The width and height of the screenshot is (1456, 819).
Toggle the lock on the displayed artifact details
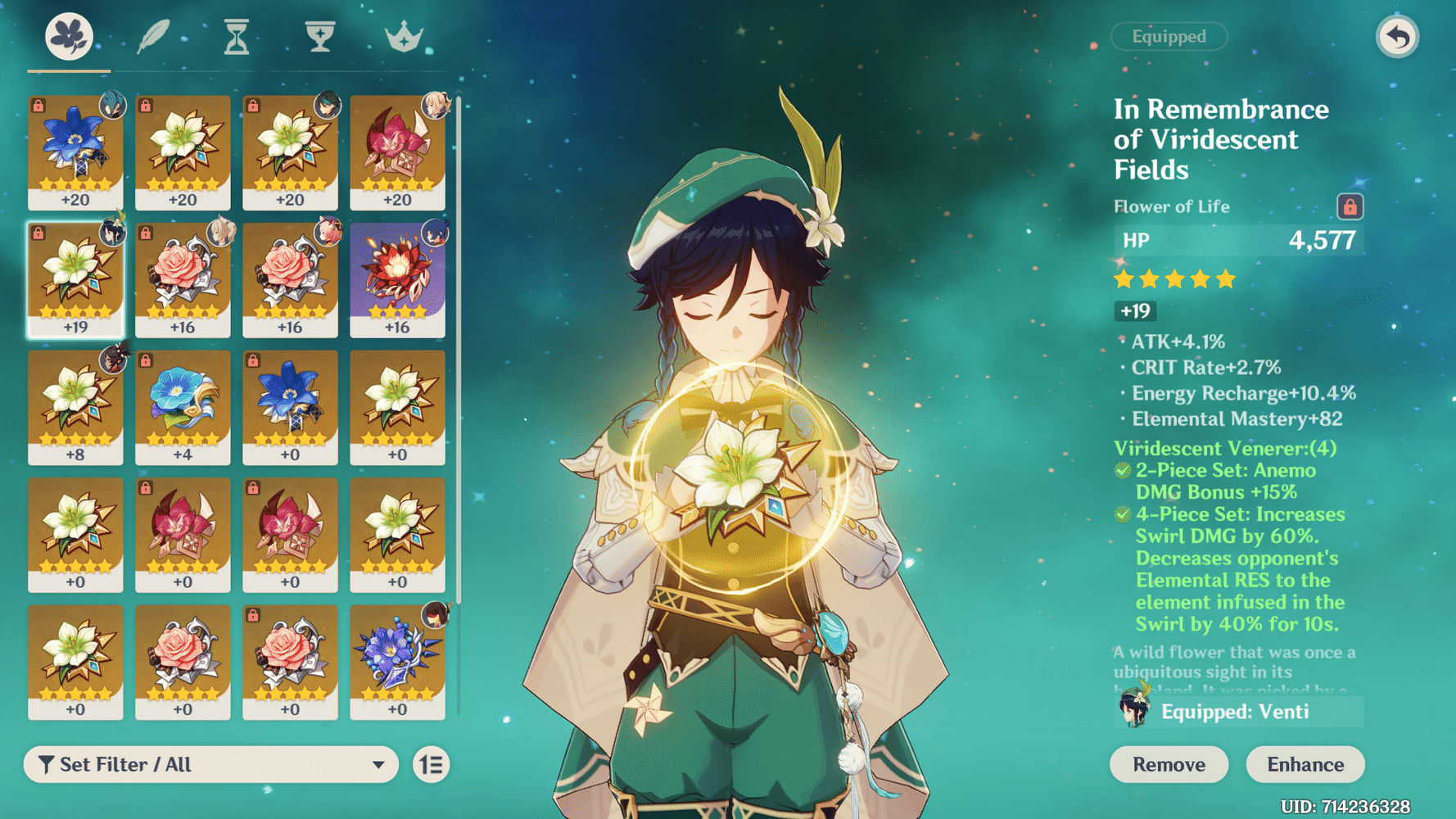[x=1351, y=206]
